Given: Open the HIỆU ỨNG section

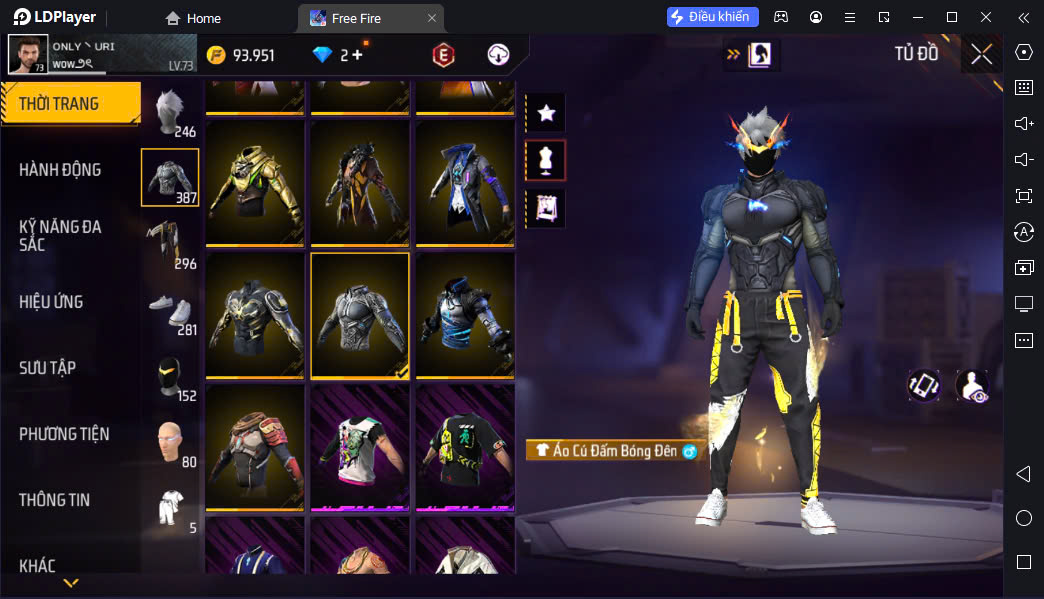Looking at the screenshot, I should (x=51, y=302).
